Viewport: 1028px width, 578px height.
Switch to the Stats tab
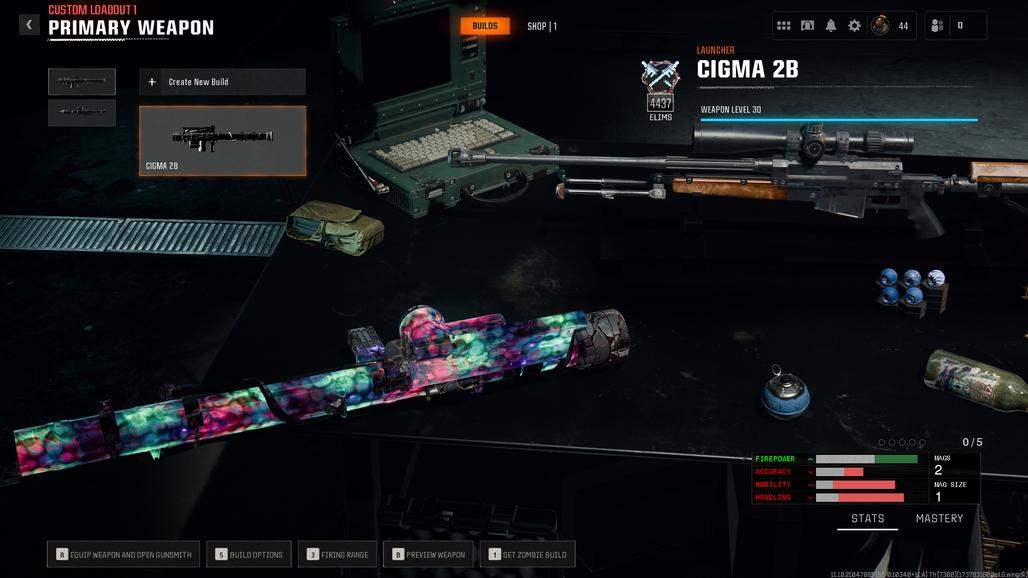click(x=867, y=519)
